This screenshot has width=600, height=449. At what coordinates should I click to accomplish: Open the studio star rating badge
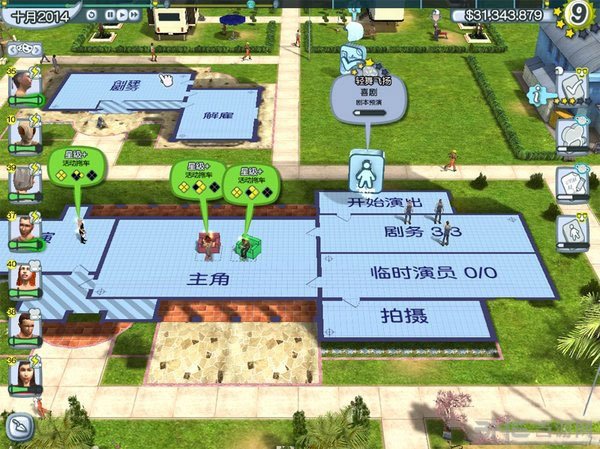(x=577, y=13)
